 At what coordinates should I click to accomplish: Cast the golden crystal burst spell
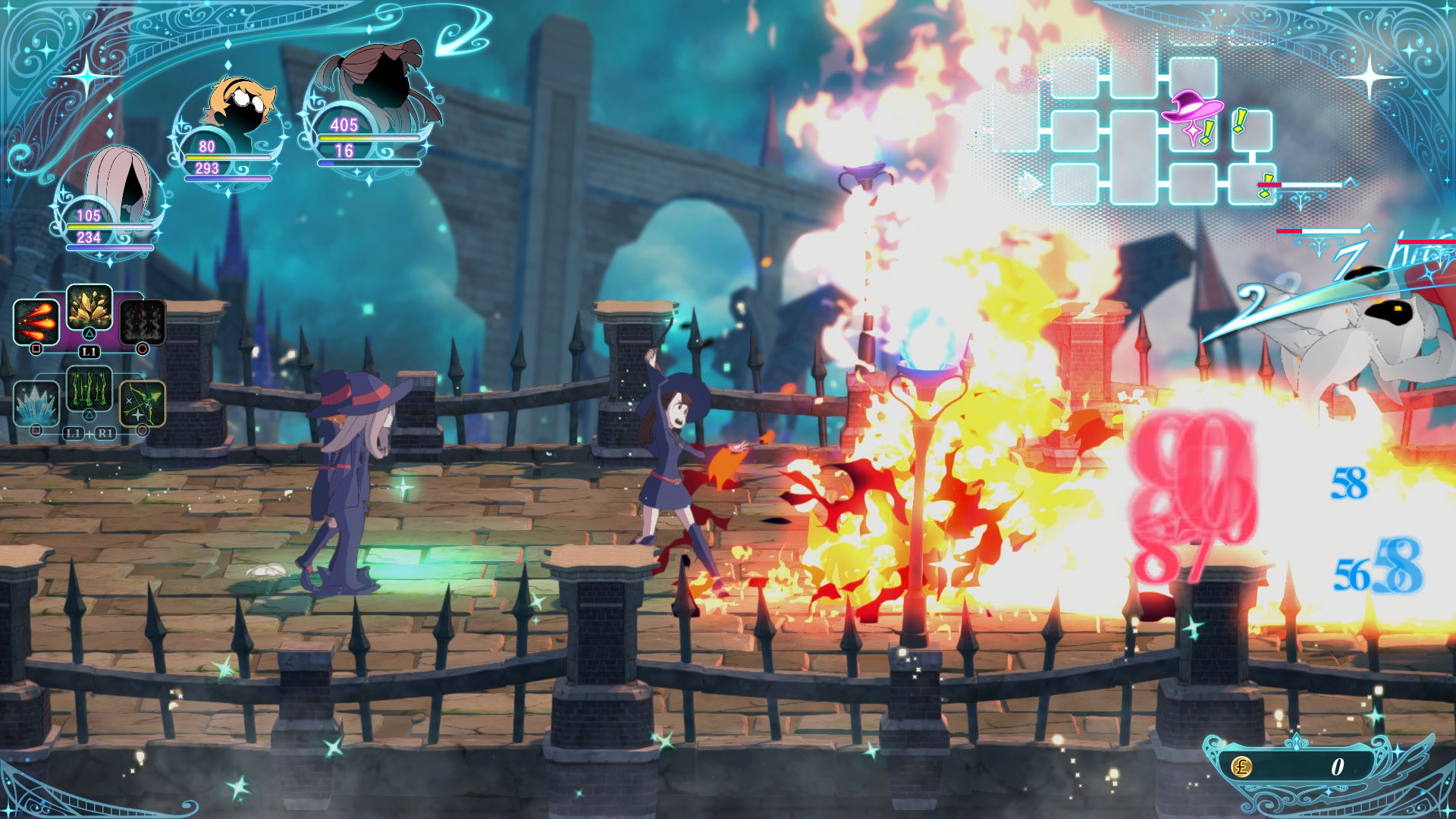tap(89, 307)
